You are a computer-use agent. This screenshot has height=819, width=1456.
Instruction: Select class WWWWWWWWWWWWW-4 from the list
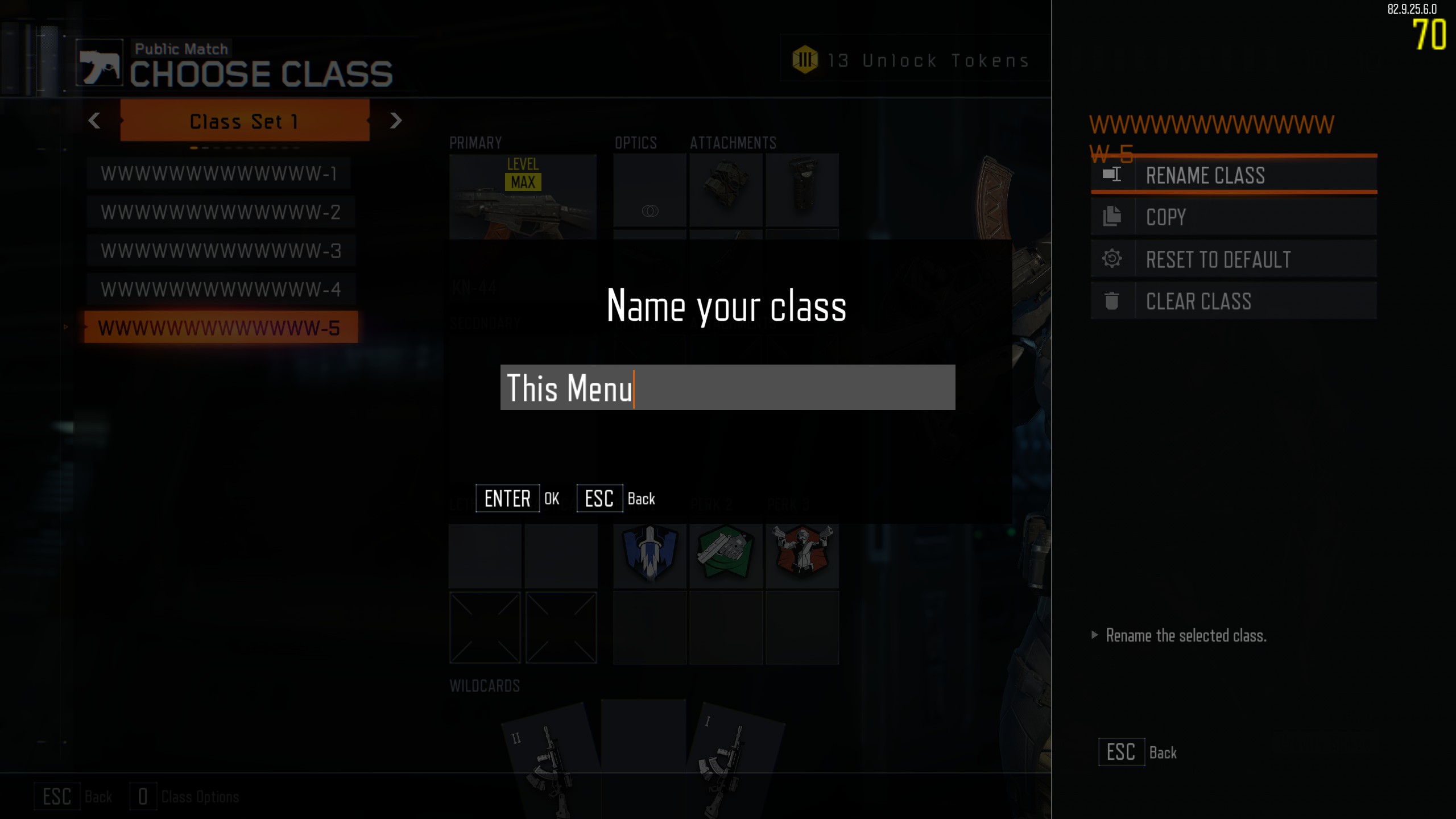(x=221, y=289)
